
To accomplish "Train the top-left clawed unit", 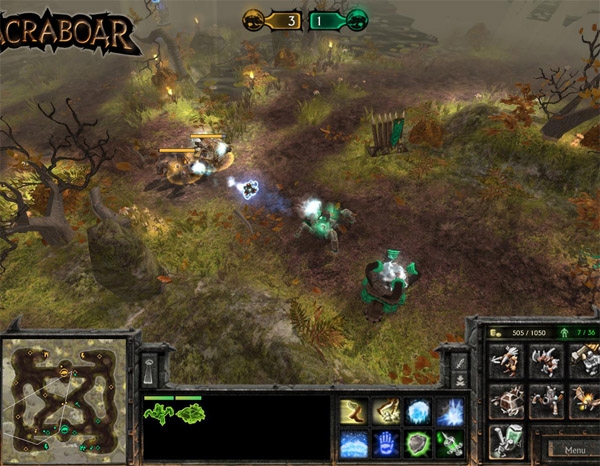I will (508, 362).
